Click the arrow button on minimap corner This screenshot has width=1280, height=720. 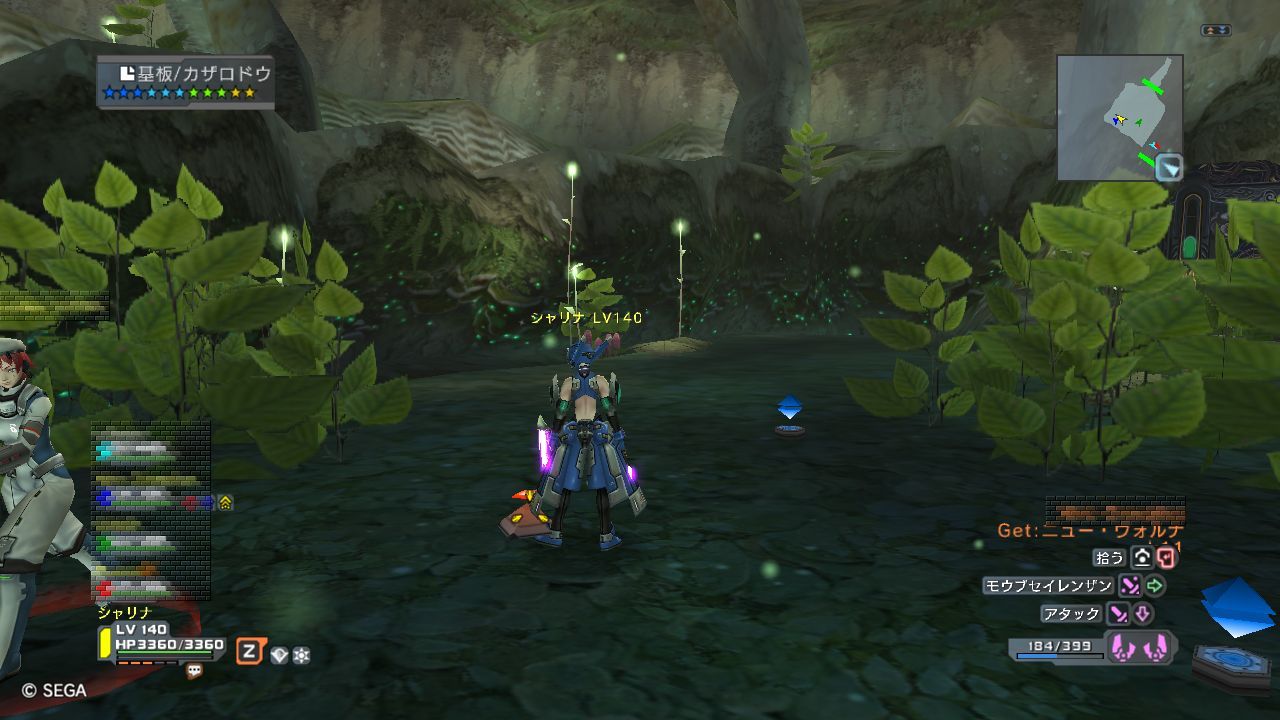click(x=1168, y=168)
